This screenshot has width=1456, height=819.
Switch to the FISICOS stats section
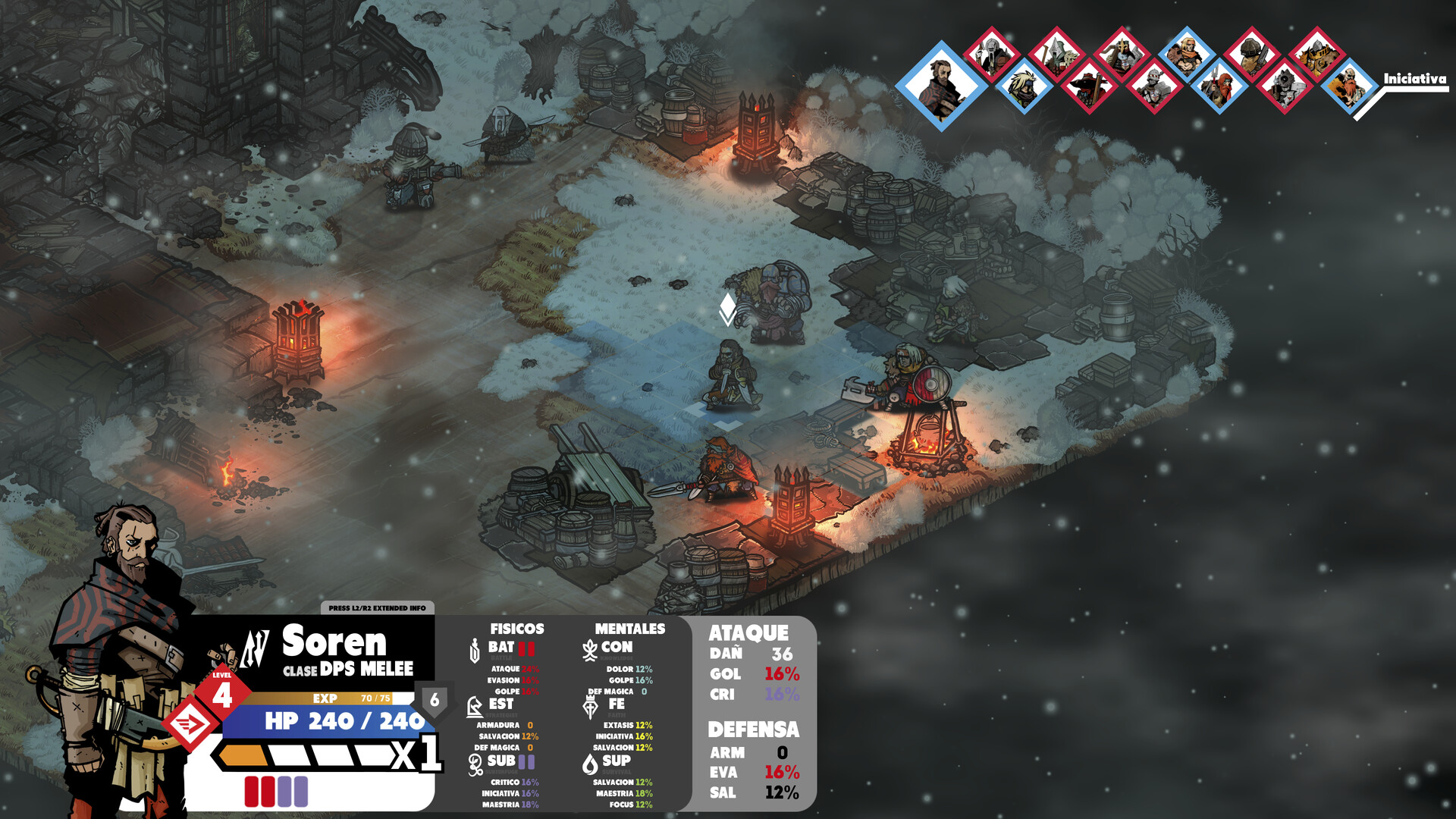coord(516,628)
